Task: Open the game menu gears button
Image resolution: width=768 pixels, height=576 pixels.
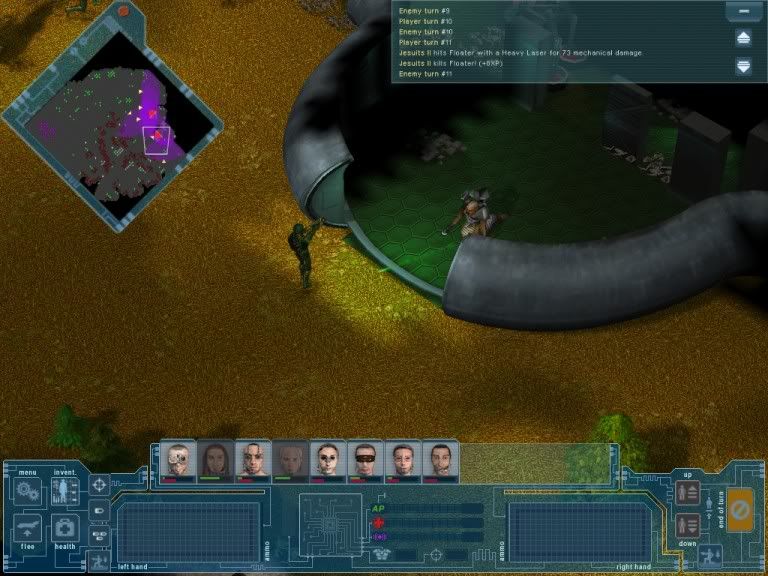Action: pyautogui.click(x=26, y=491)
